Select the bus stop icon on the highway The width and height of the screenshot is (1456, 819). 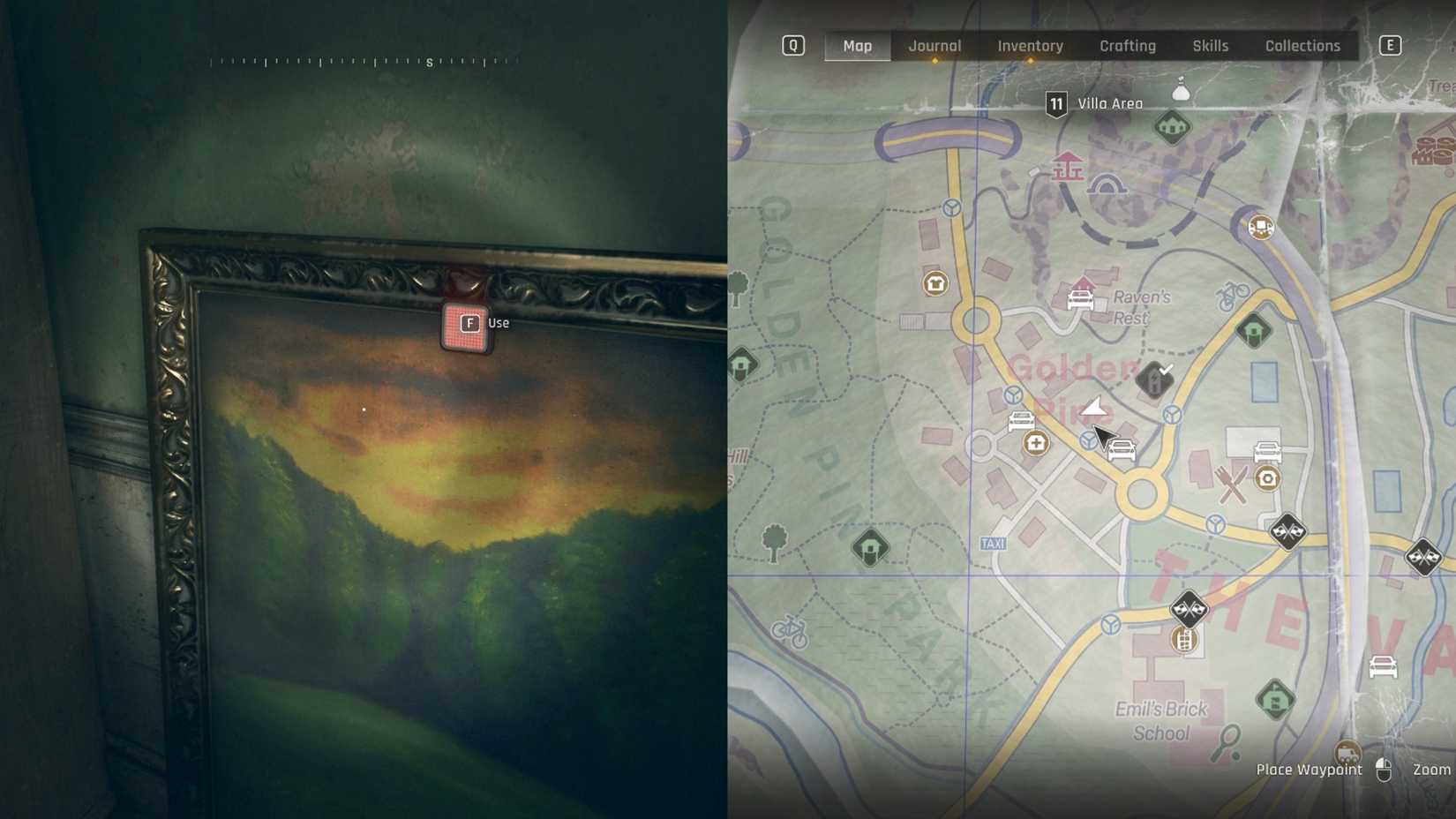click(1260, 228)
